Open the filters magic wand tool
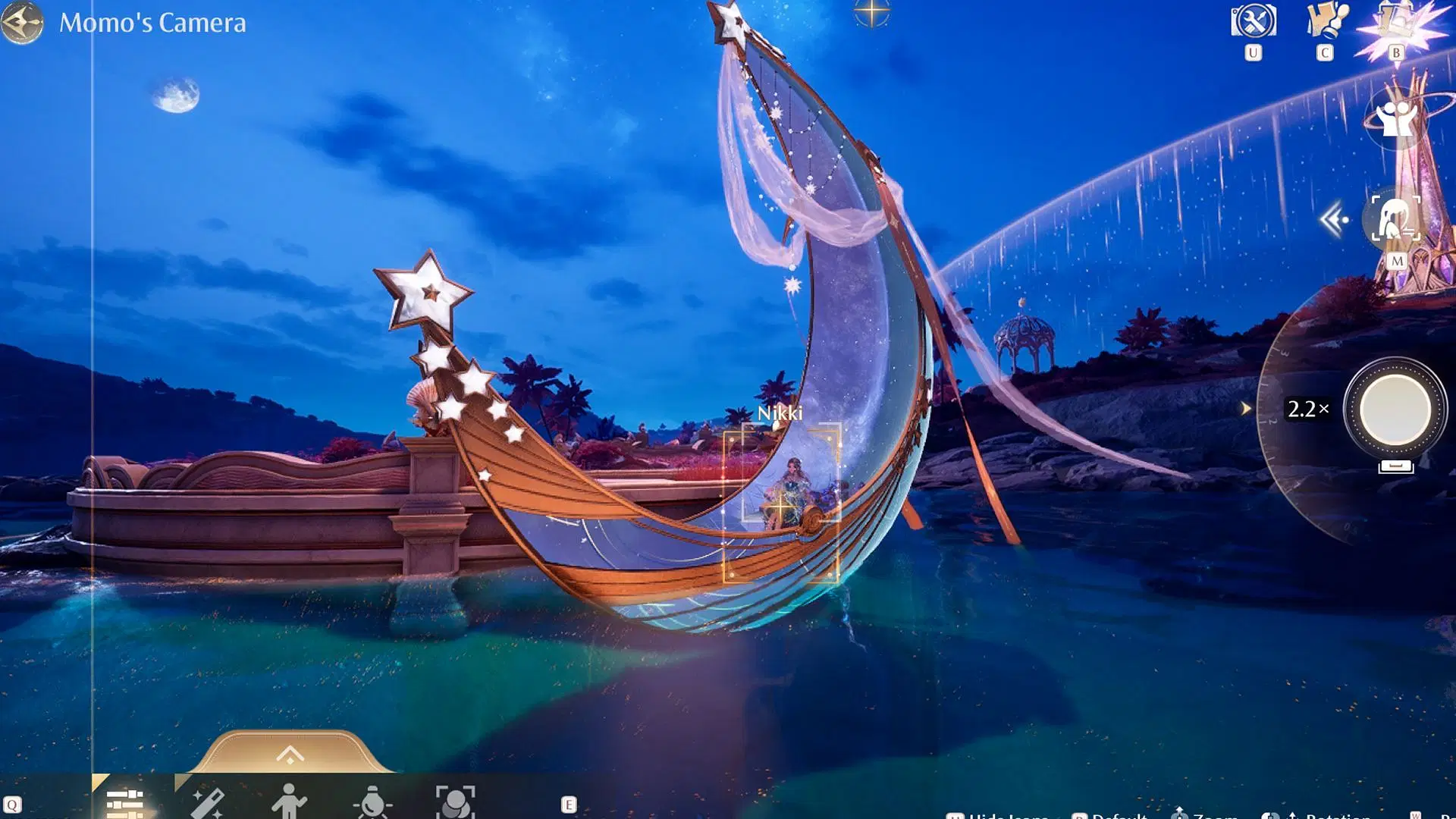This screenshot has width=1456, height=819. click(209, 805)
